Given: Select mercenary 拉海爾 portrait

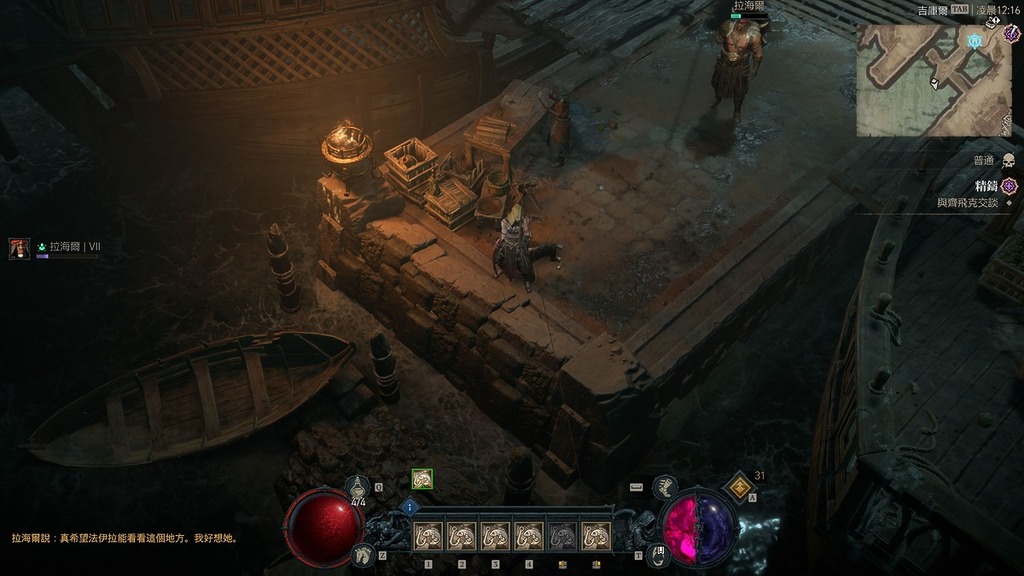Looking at the screenshot, I should 19,248.
